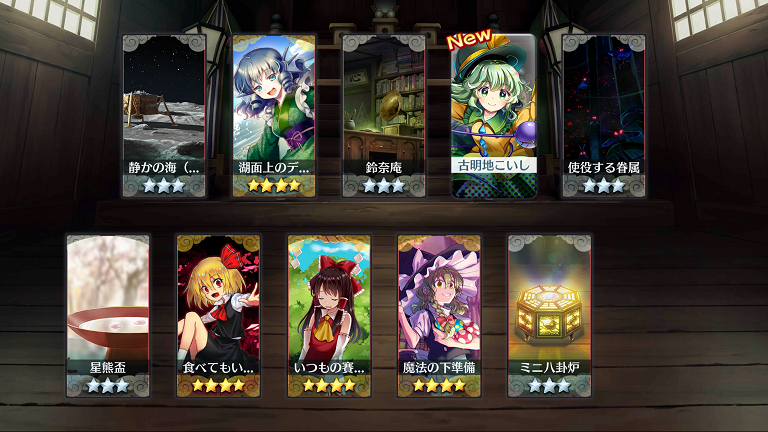Click the ミニ八卦炉 golden furnace card
The height and width of the screenshot is (432, 768).
pyautogui.click(x=549, y=315)
